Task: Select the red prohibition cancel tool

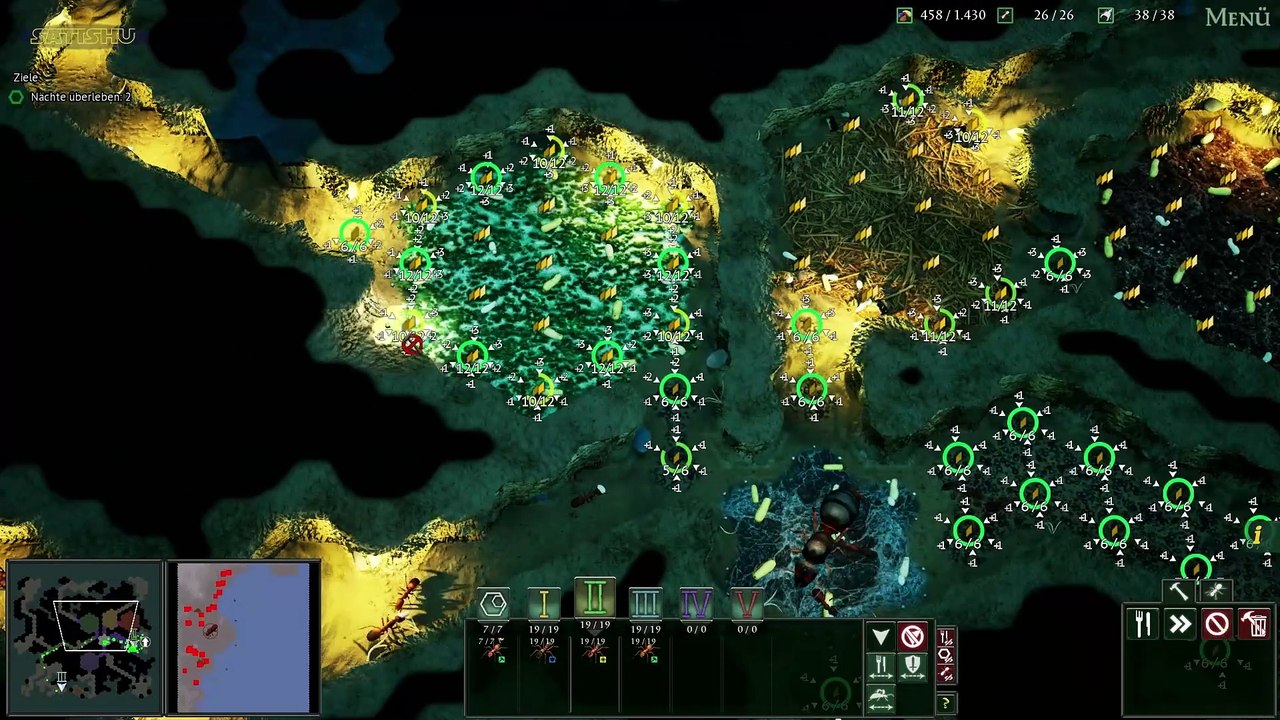Action: pos(1217,624)
